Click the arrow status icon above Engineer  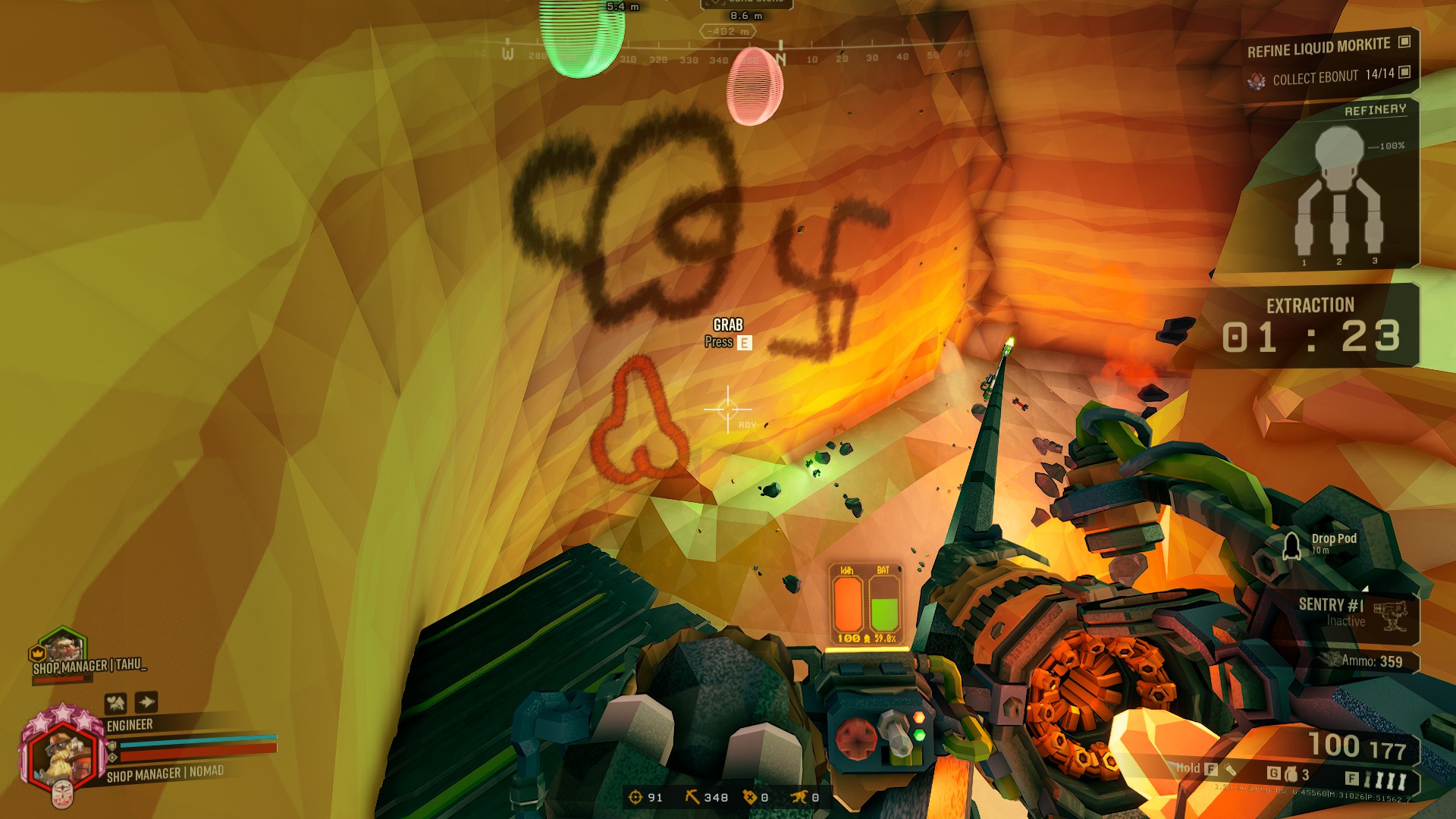[x=146, y=702]
